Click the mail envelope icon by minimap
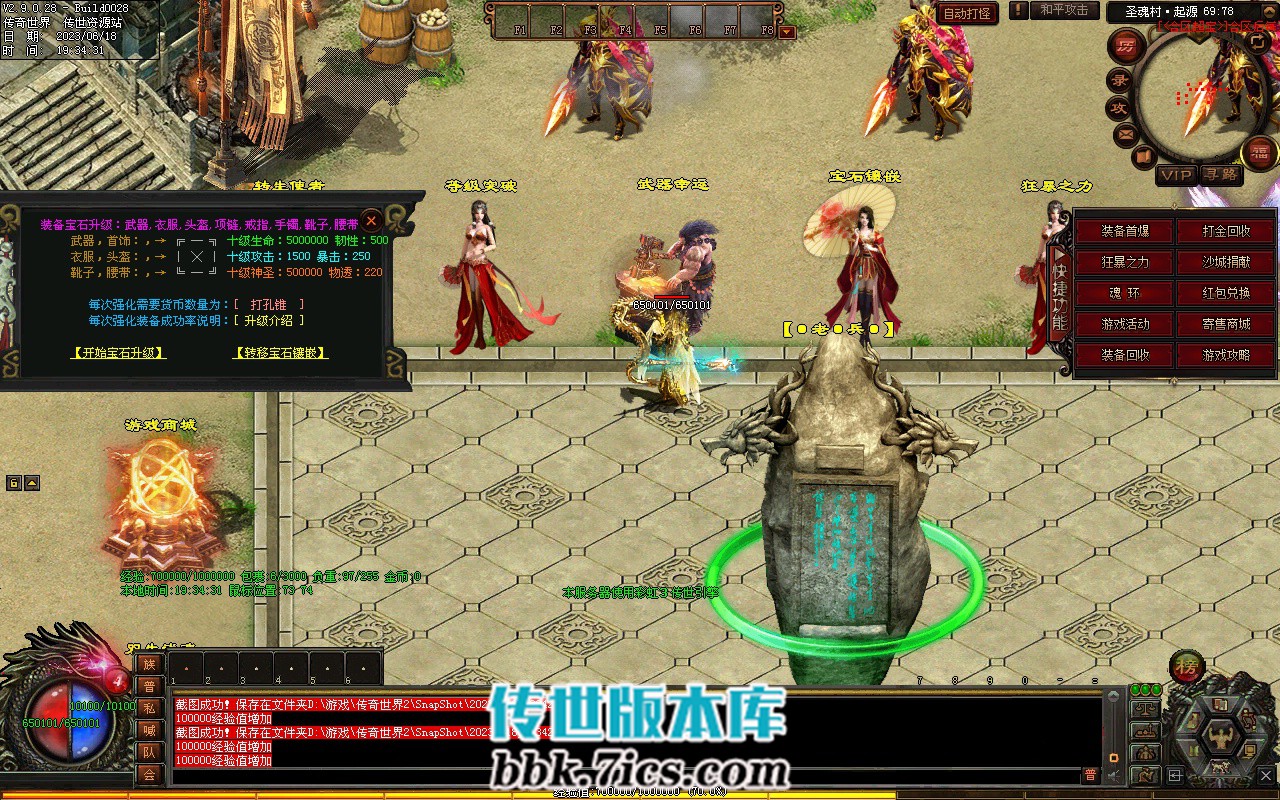The width and height of the screenshot is (1280, 800). tap(1126, 134)
